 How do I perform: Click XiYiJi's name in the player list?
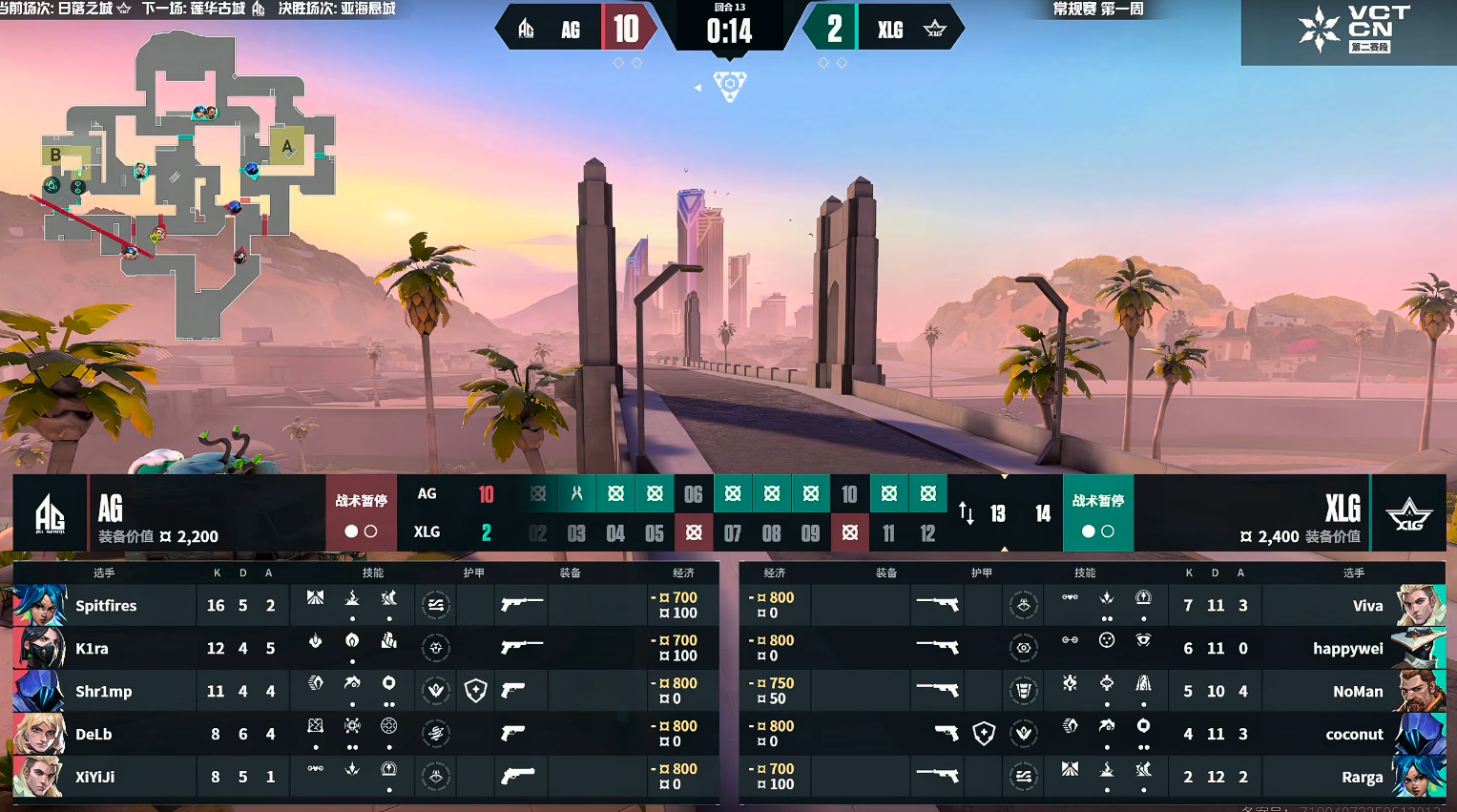pyautogui.click(x=94, y=777)
